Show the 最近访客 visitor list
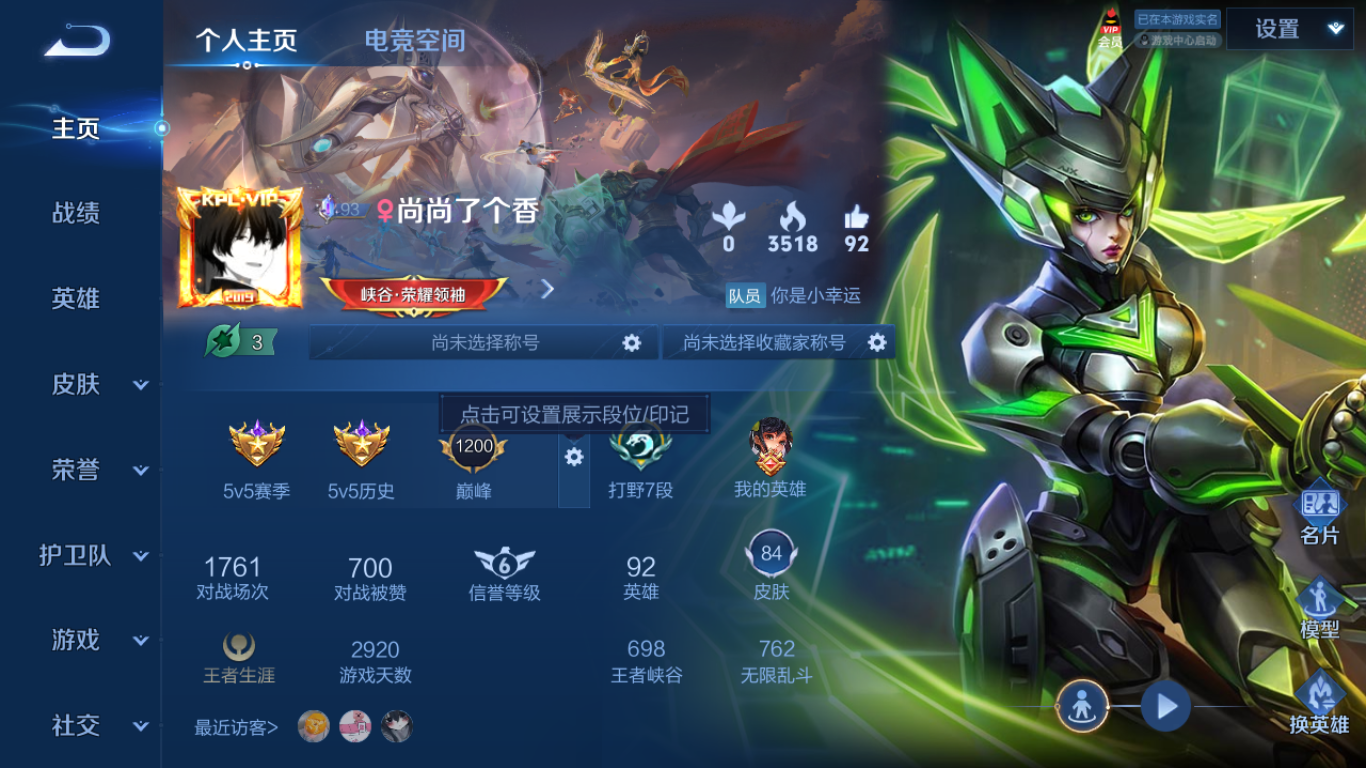 pyautogui.click(x=236, y=727)
